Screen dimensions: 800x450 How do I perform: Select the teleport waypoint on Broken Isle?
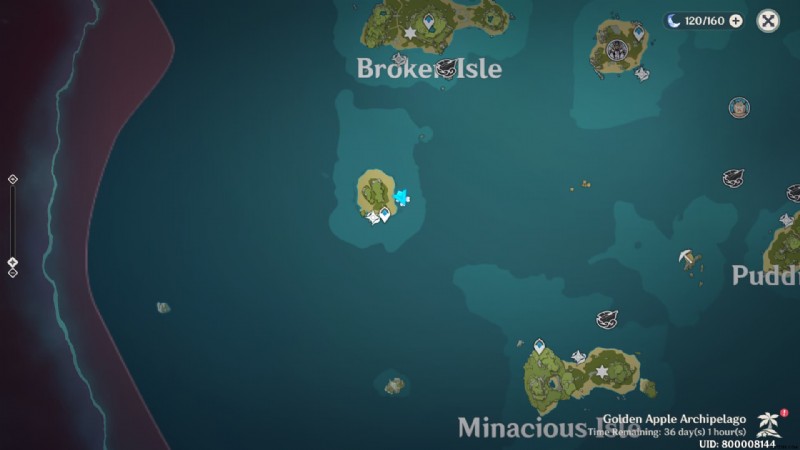coord(429,20)
